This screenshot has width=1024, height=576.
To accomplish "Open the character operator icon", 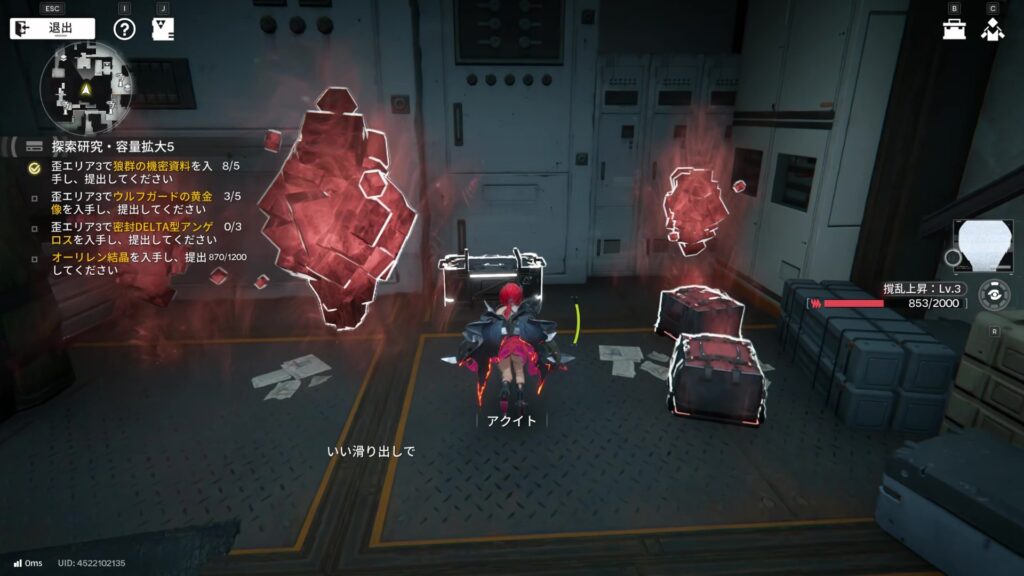I will pos(992,29).
